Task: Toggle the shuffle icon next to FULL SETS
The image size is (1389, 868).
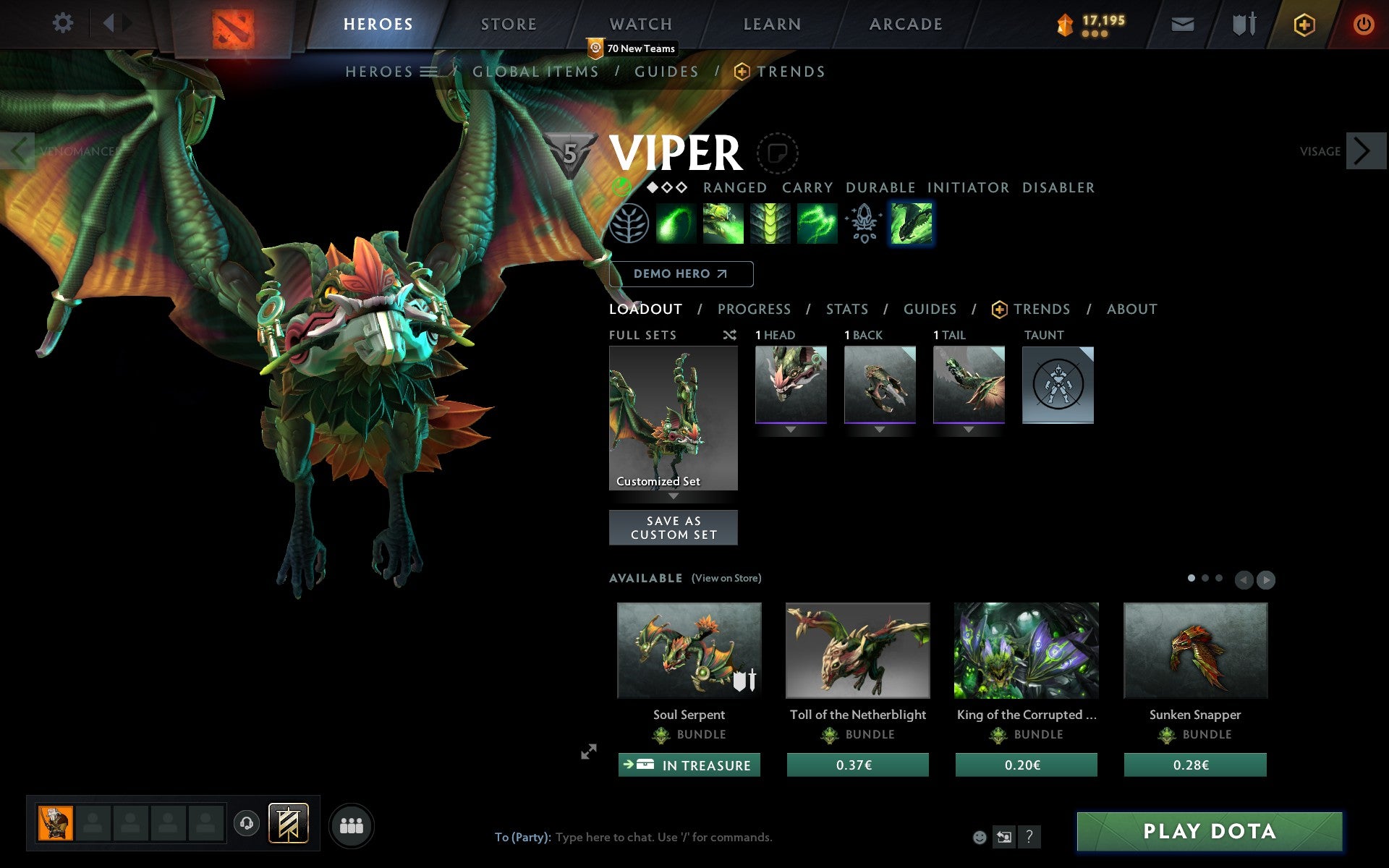Action: point(730,335)
